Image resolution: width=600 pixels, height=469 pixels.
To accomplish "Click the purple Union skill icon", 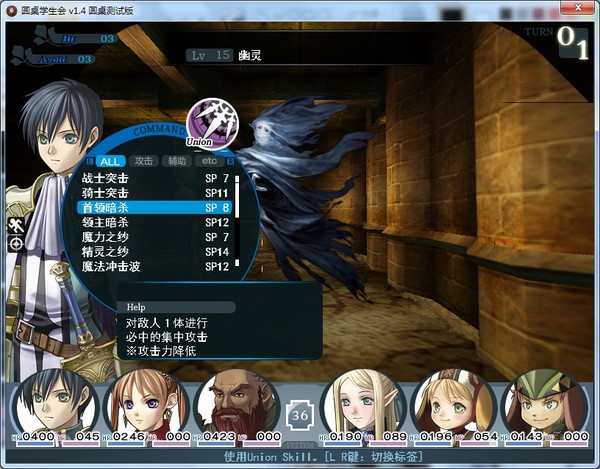I will (x=211, y=123).
